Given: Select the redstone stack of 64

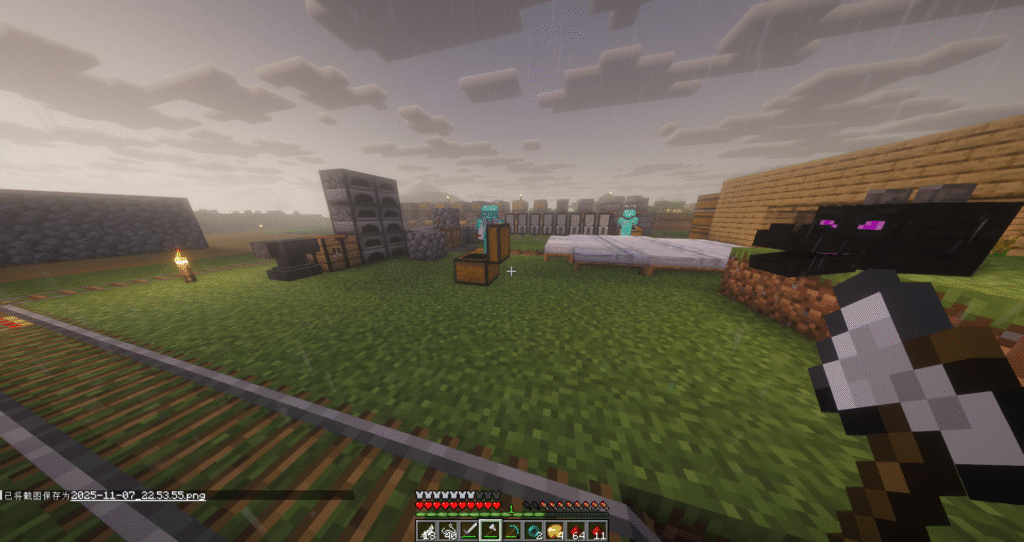Looking at the screenshot, I should click(576, 529).
